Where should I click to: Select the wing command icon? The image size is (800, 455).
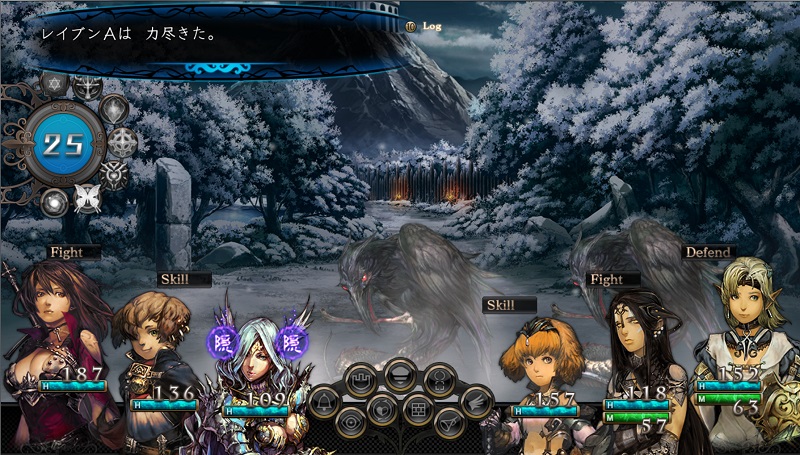477,402
